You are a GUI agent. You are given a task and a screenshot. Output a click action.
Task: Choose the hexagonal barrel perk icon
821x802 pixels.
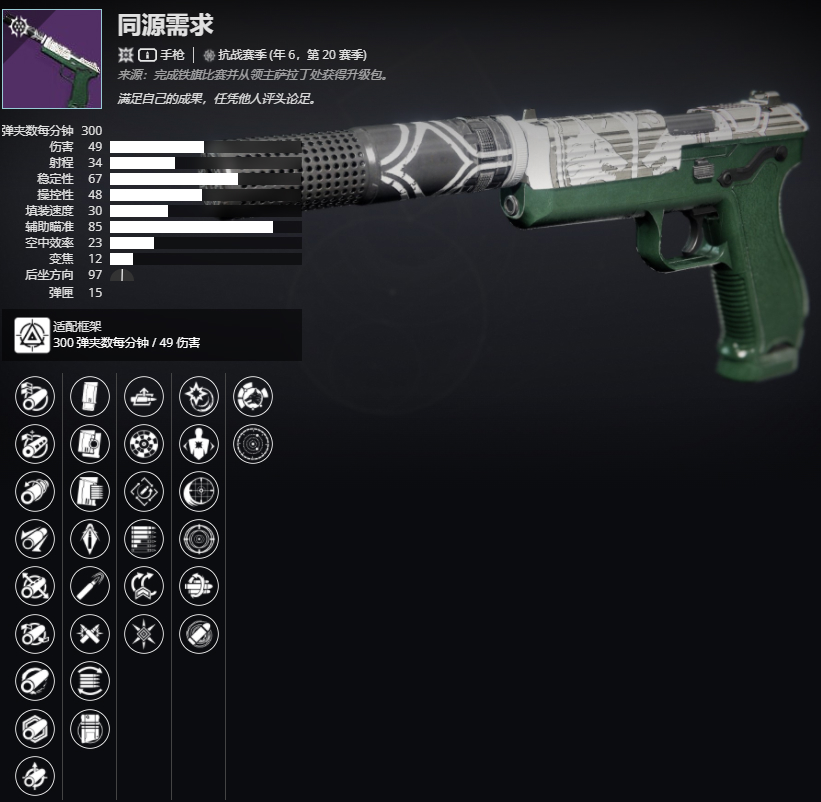[x=36, y=728]
